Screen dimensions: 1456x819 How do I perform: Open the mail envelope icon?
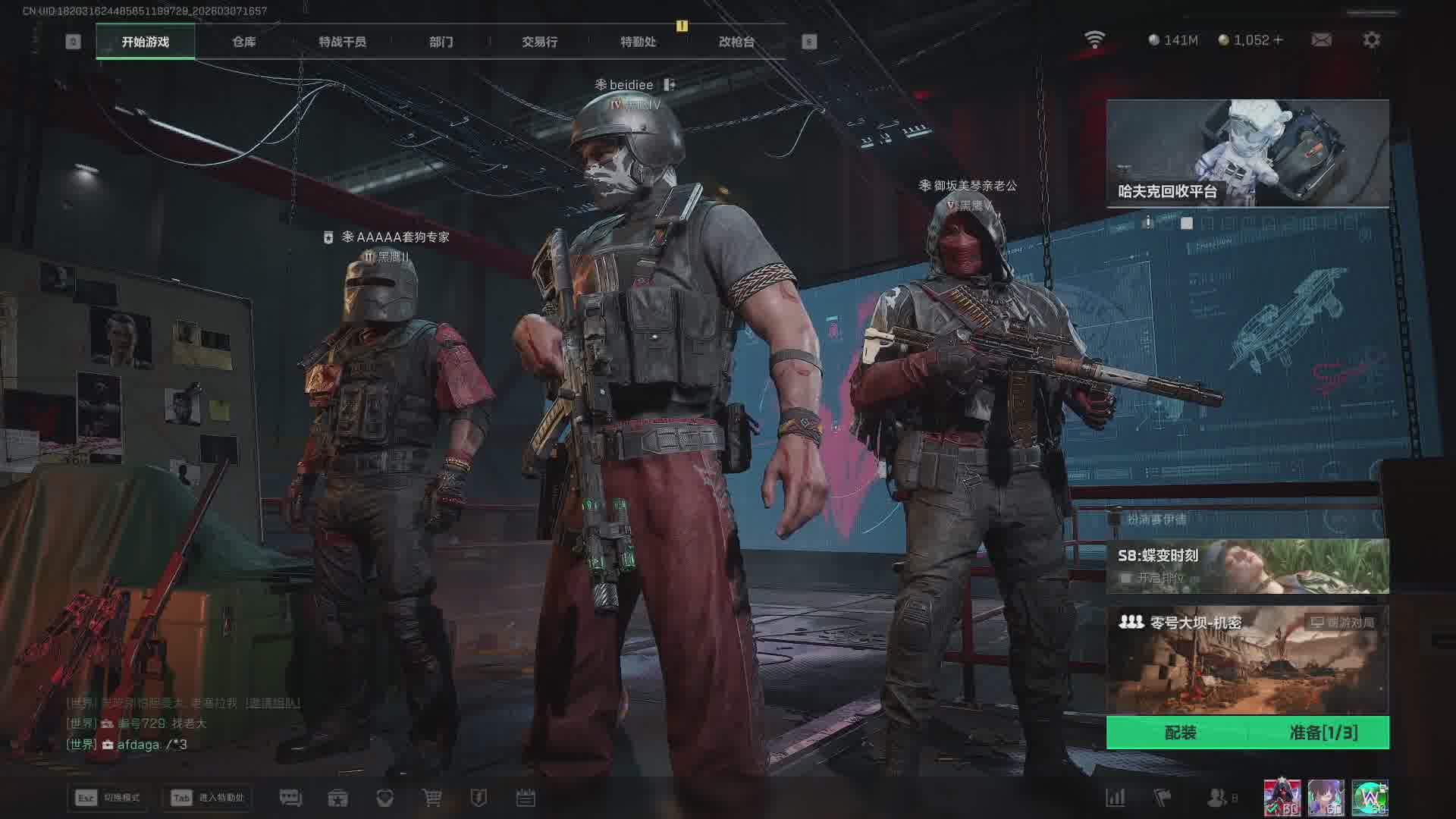[1321, 40]
